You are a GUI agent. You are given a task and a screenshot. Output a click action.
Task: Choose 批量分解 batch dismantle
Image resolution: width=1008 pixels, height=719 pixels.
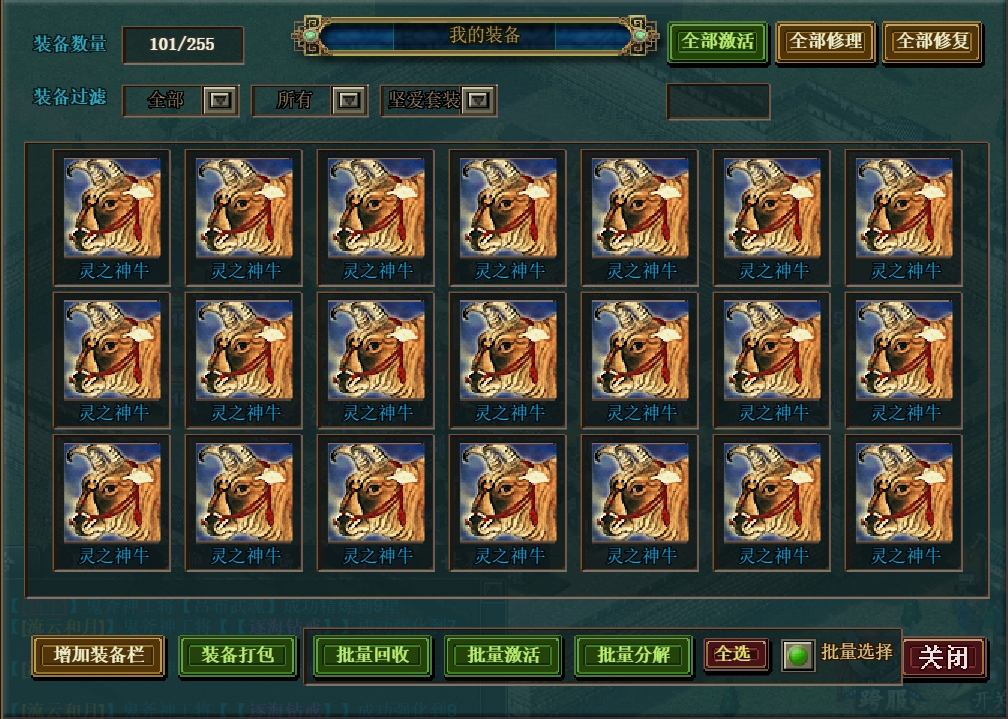(x=634, y=655)
